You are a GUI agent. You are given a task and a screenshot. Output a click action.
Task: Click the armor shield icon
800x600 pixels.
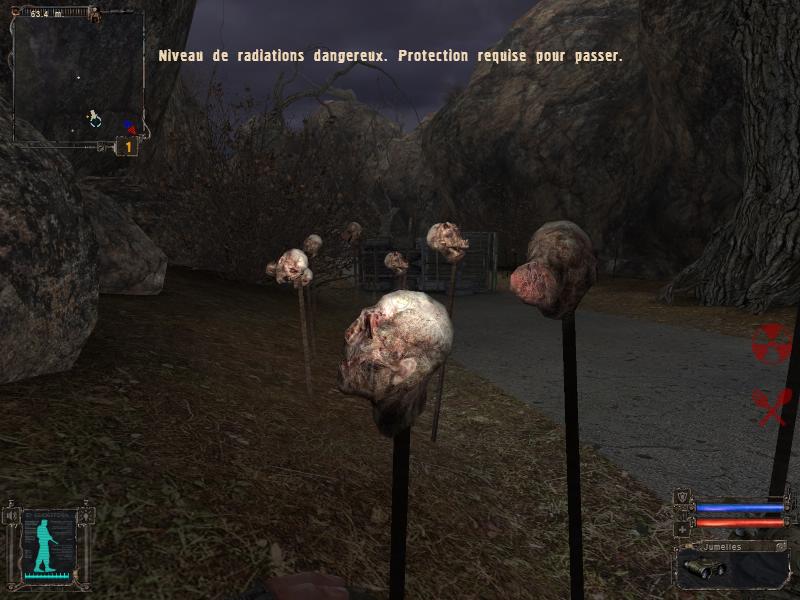tap(683, 497)
